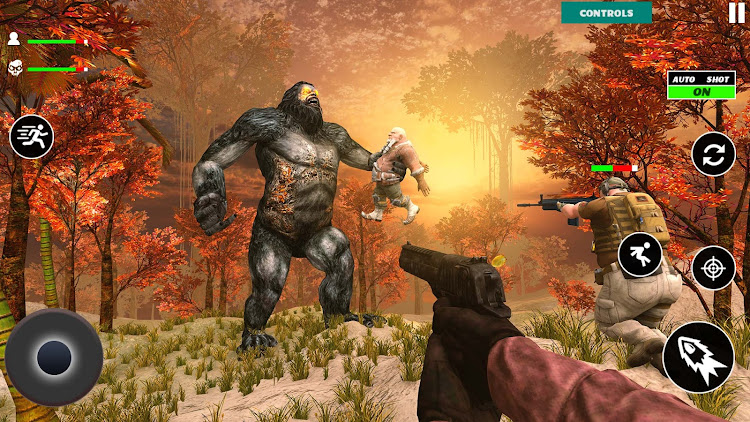Open the Controls menu

pyautogui.click(x=606, y=13)
